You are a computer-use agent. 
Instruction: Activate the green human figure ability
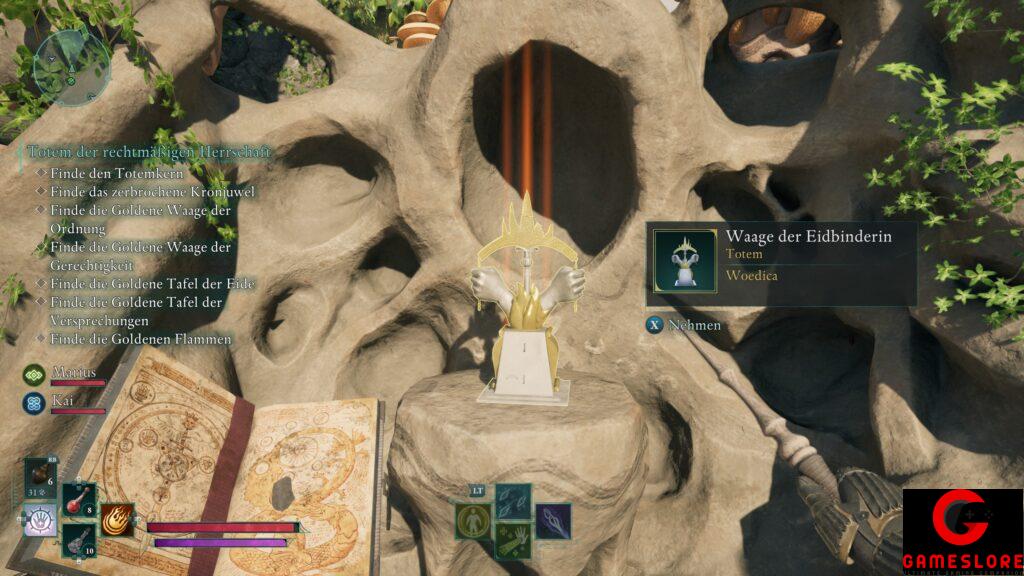tap(472, 521)
